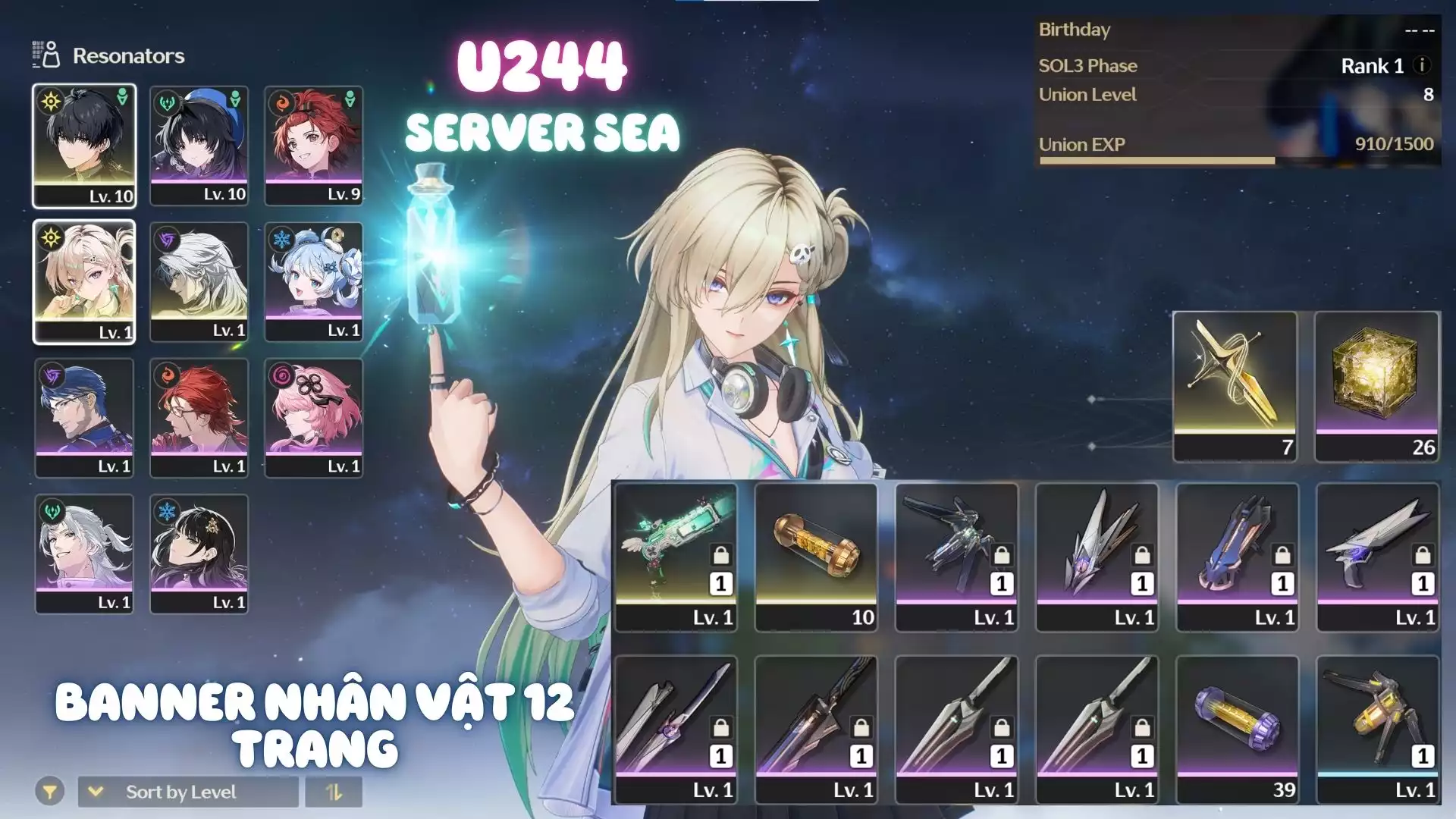Choose the dark-haired ice resonator with flower

(199, 554)
